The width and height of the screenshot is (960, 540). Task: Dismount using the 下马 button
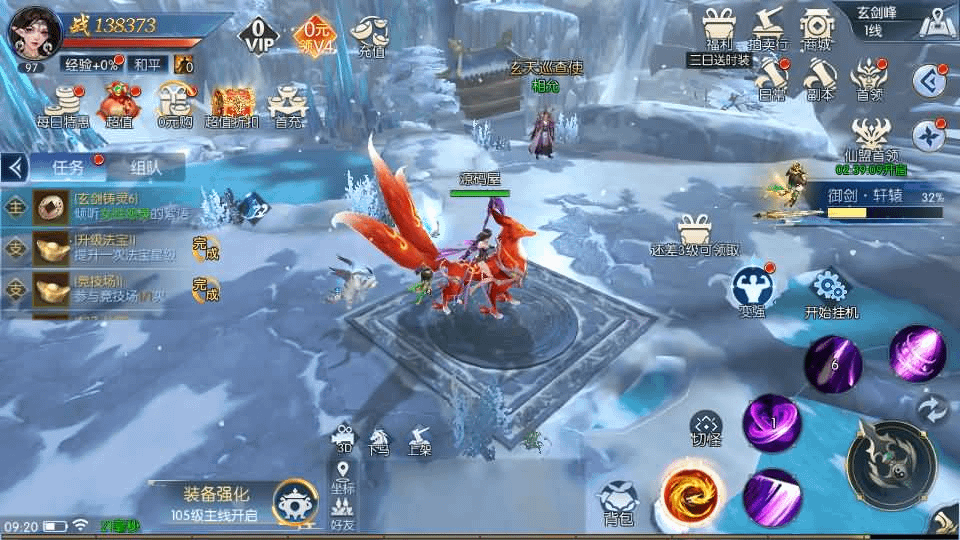coord(379,441)
